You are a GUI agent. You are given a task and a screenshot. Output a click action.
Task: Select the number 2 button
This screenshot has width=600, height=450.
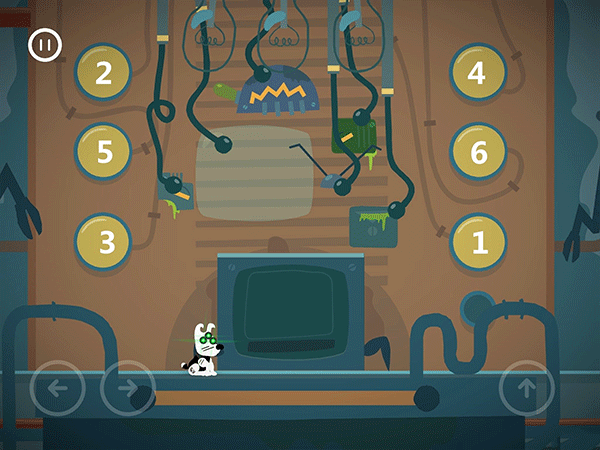(103, 72)
